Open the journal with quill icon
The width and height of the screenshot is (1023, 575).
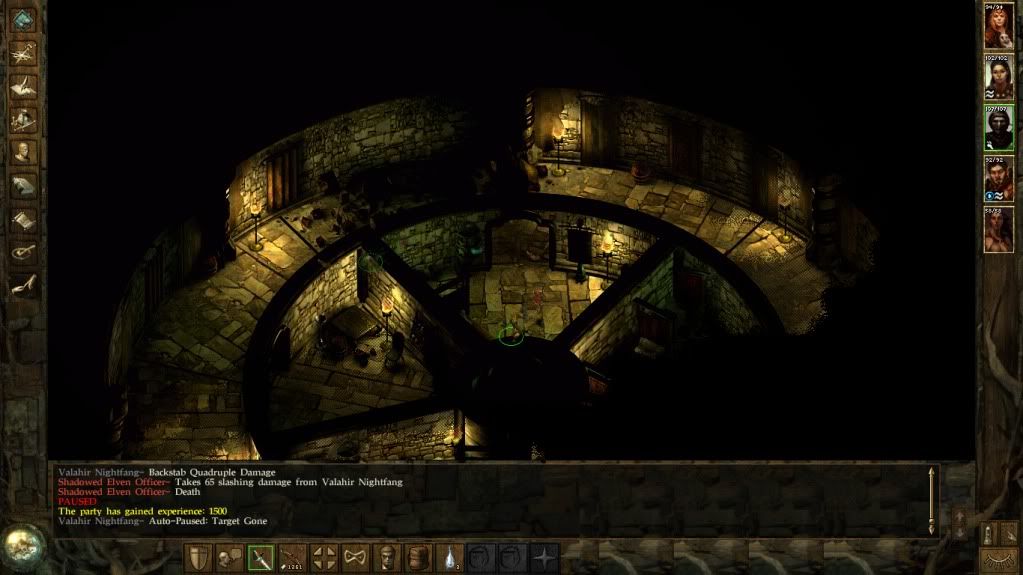(23, 87)
